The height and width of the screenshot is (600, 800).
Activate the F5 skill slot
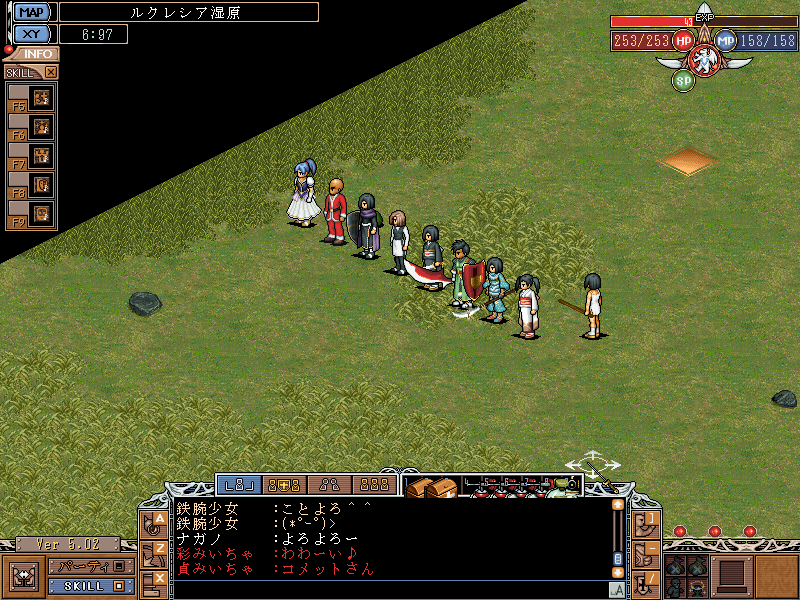click(41, 98)
